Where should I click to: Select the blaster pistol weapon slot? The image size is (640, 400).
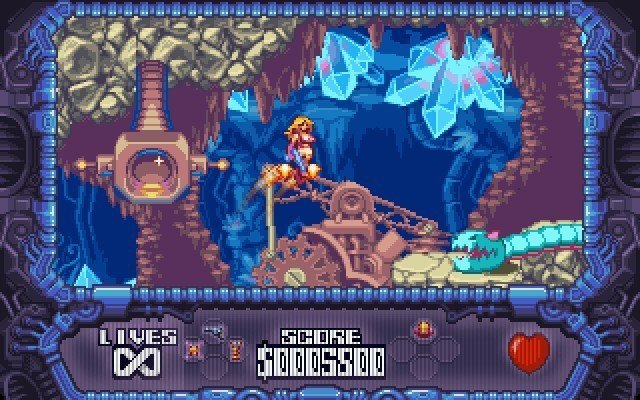click(212, 329)
